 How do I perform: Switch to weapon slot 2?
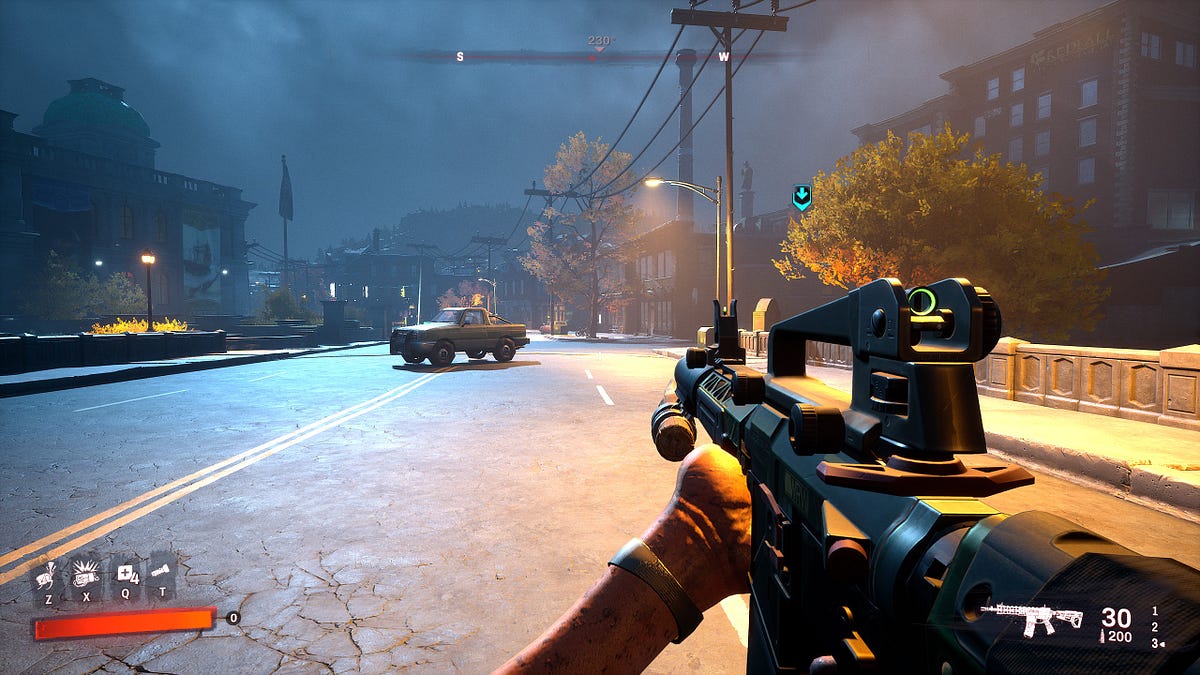coord(1155,627)
